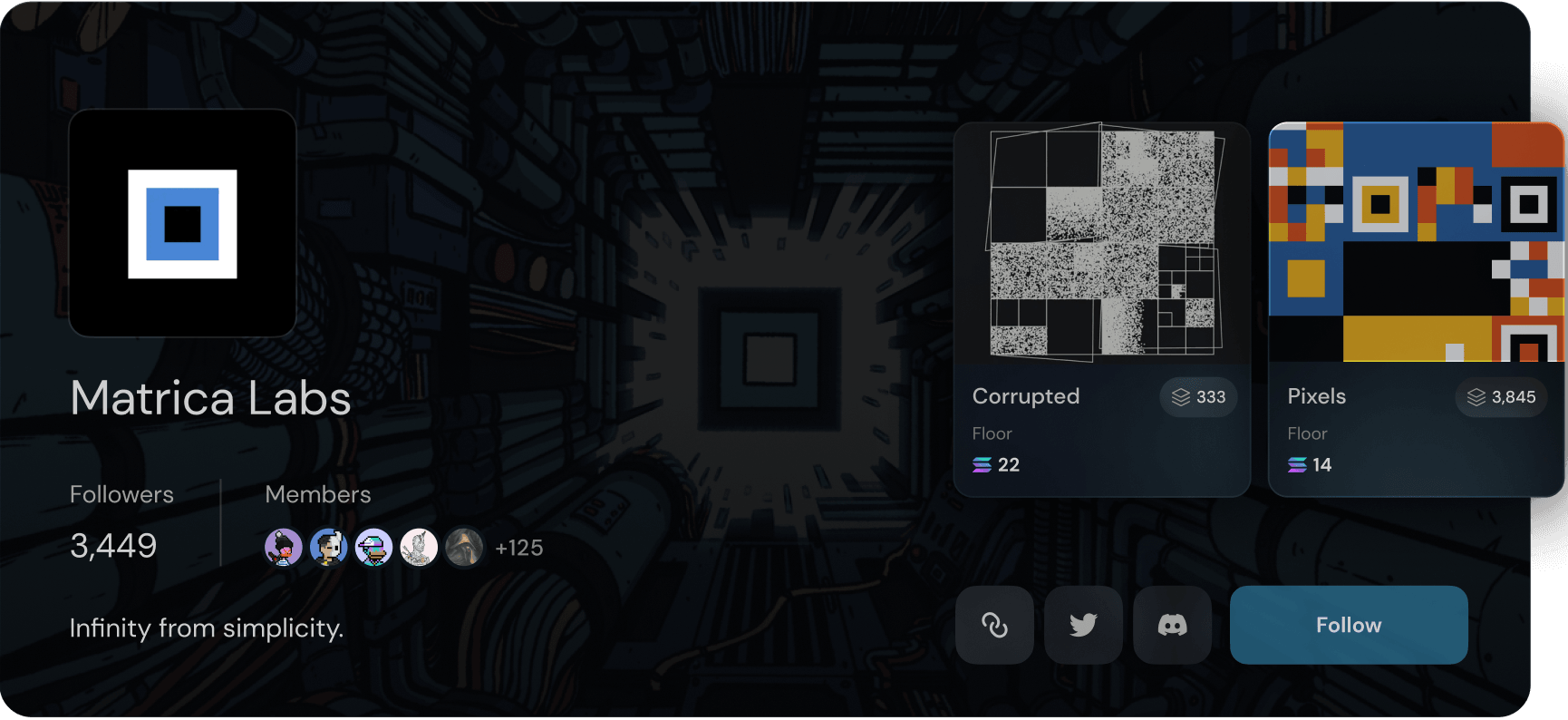The image size is (1568, 720).
Task: Open the Discord link
Action: [1172, 625]
